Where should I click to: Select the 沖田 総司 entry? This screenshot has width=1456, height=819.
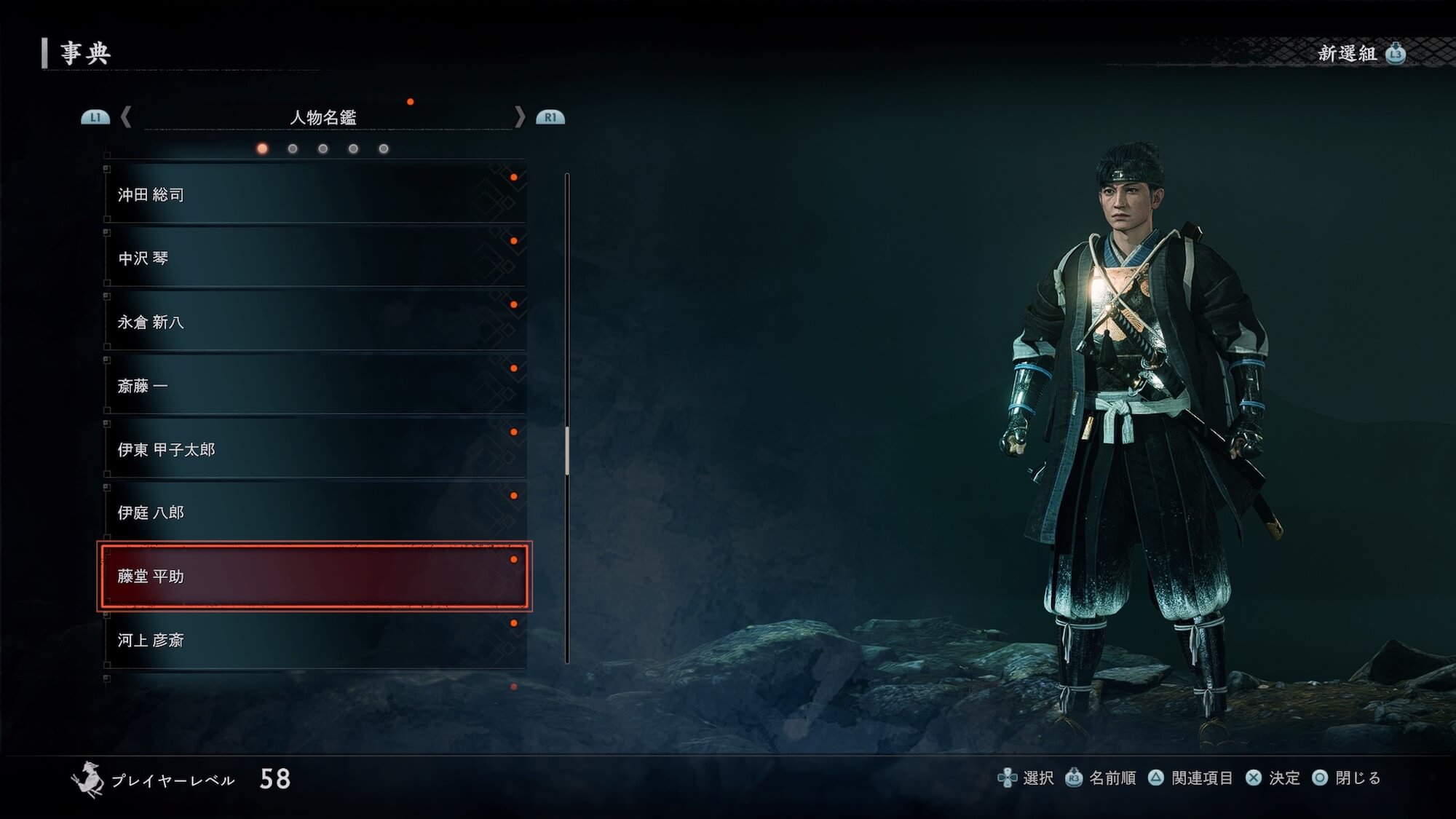pos(314,194)
